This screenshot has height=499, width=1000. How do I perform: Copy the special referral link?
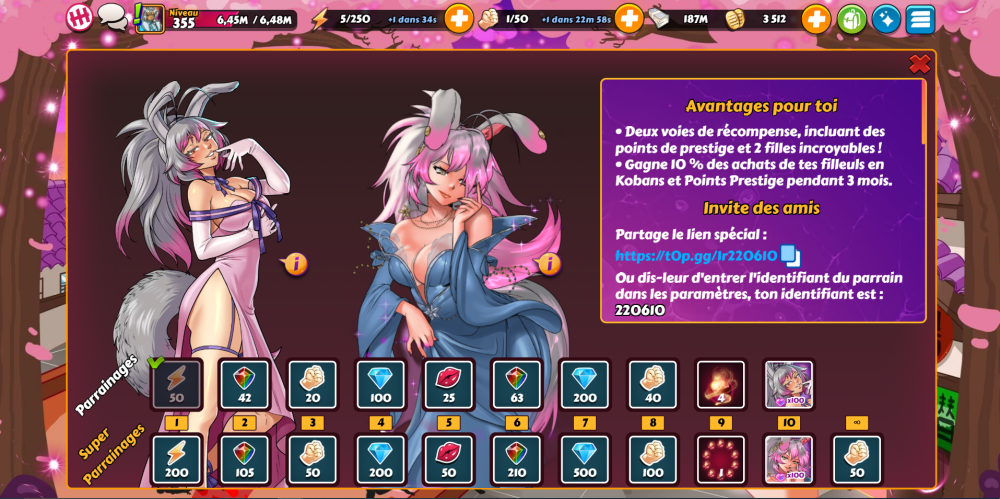coord(790,256)
